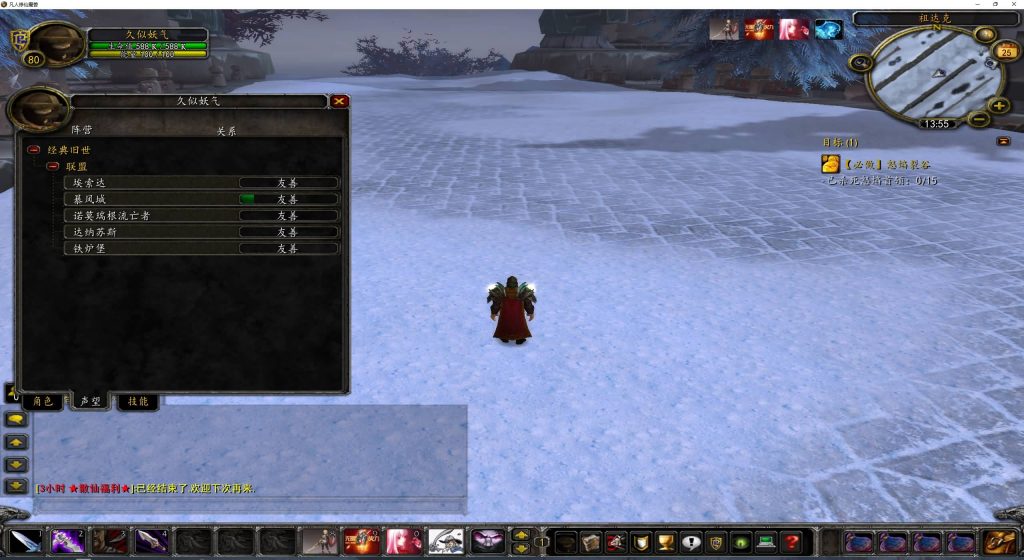Image resolution: width=1024 pixels, height=560 pixels.
Task: Select the 达纳苏斯 reputation row
Action: 200,231
